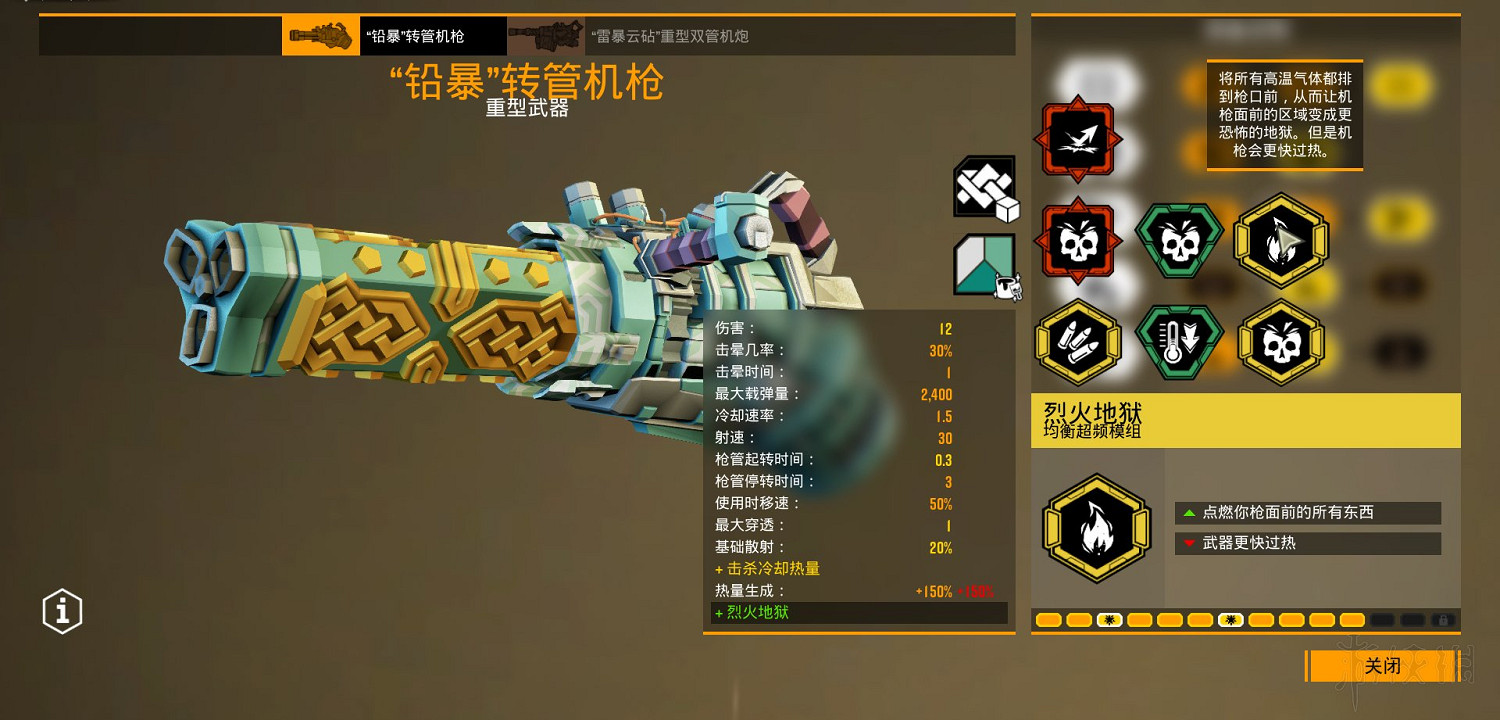The image size is (1500, 720).
Task: Open the info button in bottom left corner
Action: pos(62,610)
